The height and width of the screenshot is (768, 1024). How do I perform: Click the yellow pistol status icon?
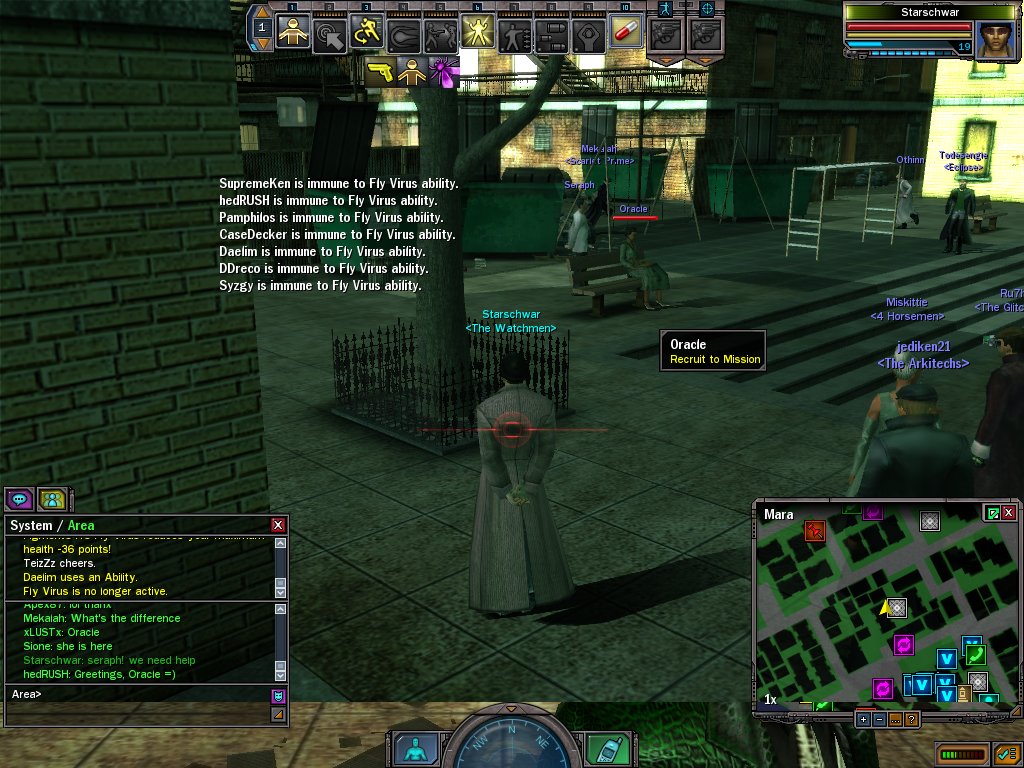coord(380,71)
